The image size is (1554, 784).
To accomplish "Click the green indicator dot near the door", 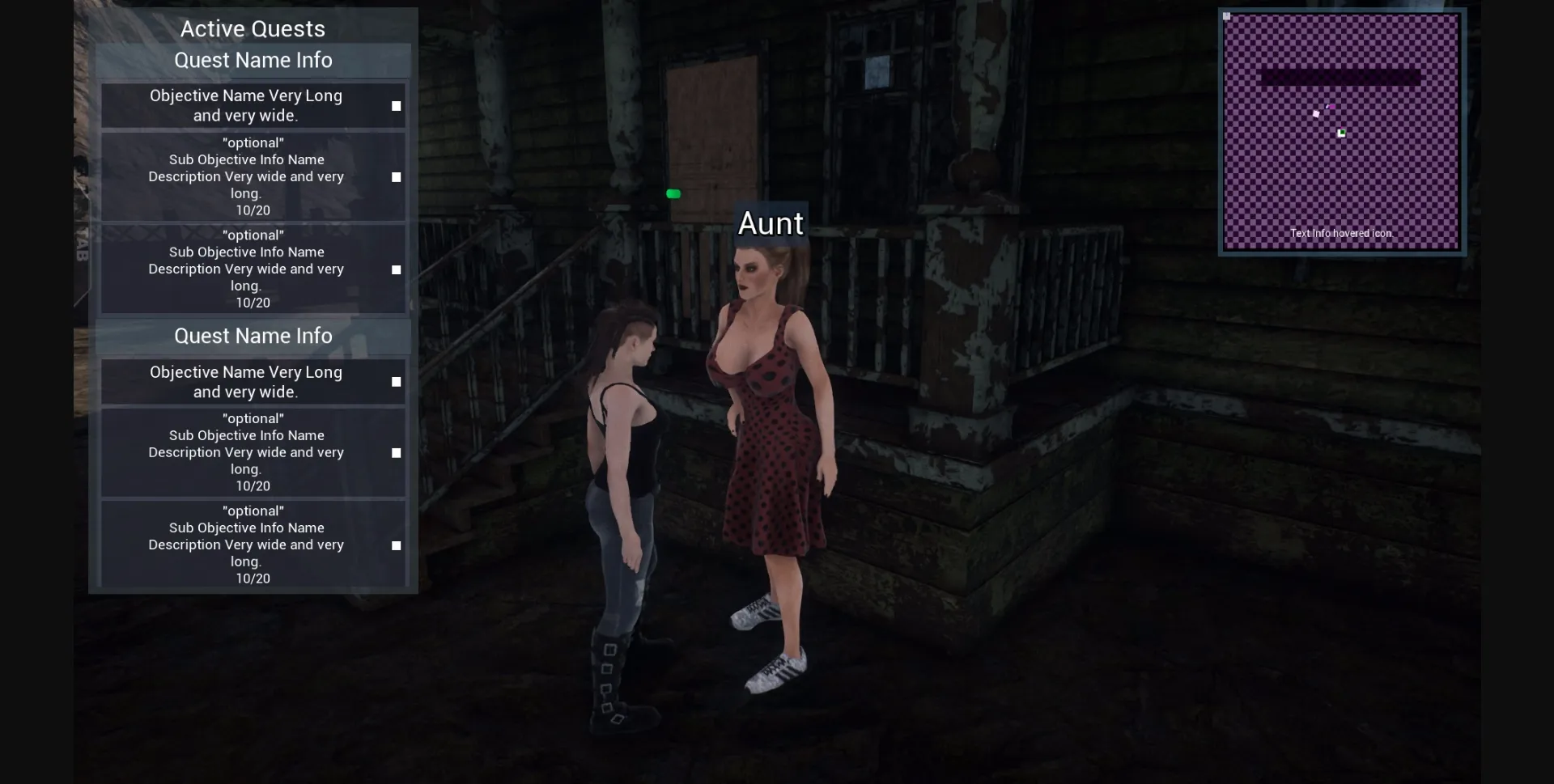I will pyautogui.click(x=673, y=193).
